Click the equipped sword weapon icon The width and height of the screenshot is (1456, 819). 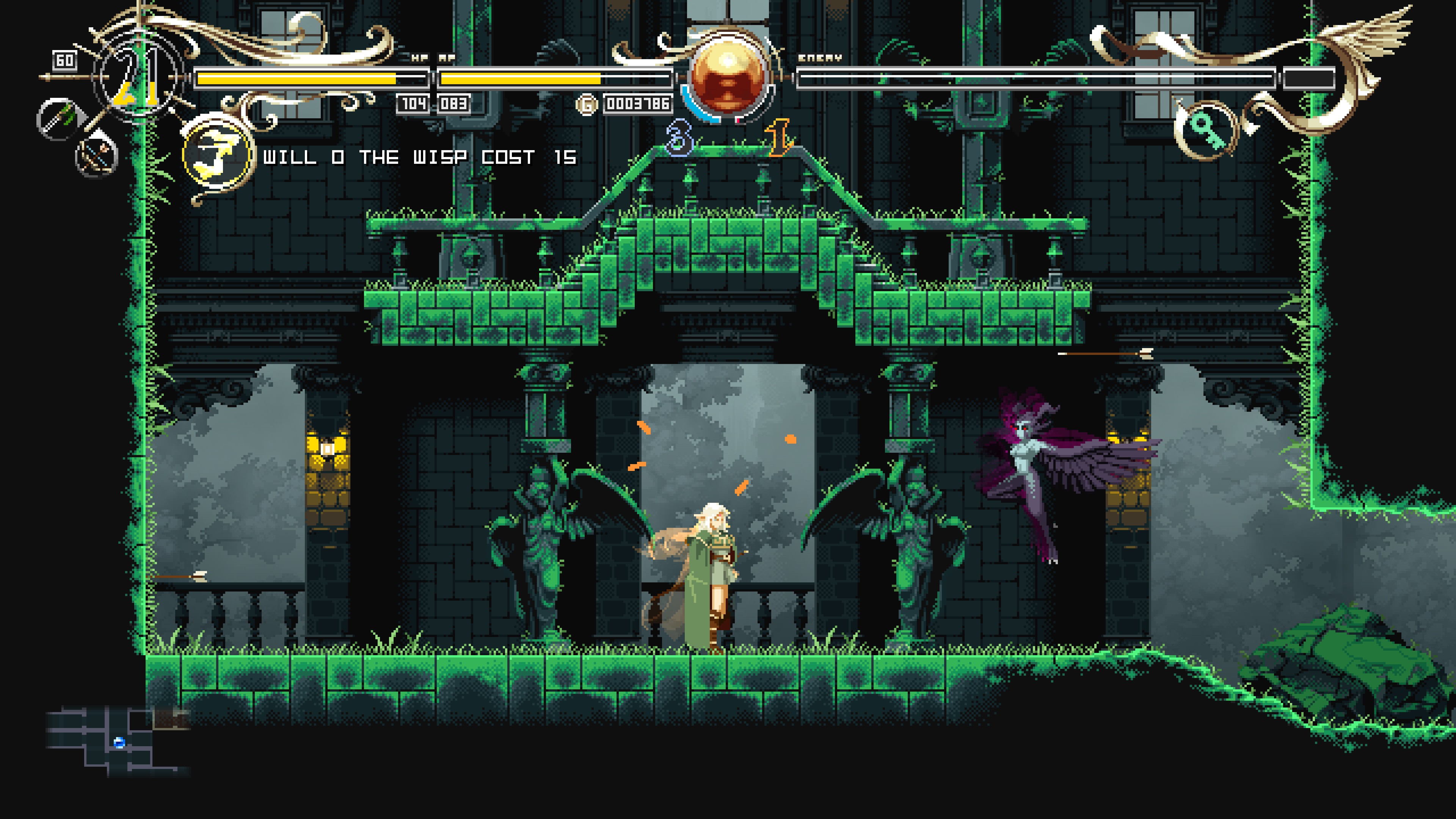[x=58, y=118]
